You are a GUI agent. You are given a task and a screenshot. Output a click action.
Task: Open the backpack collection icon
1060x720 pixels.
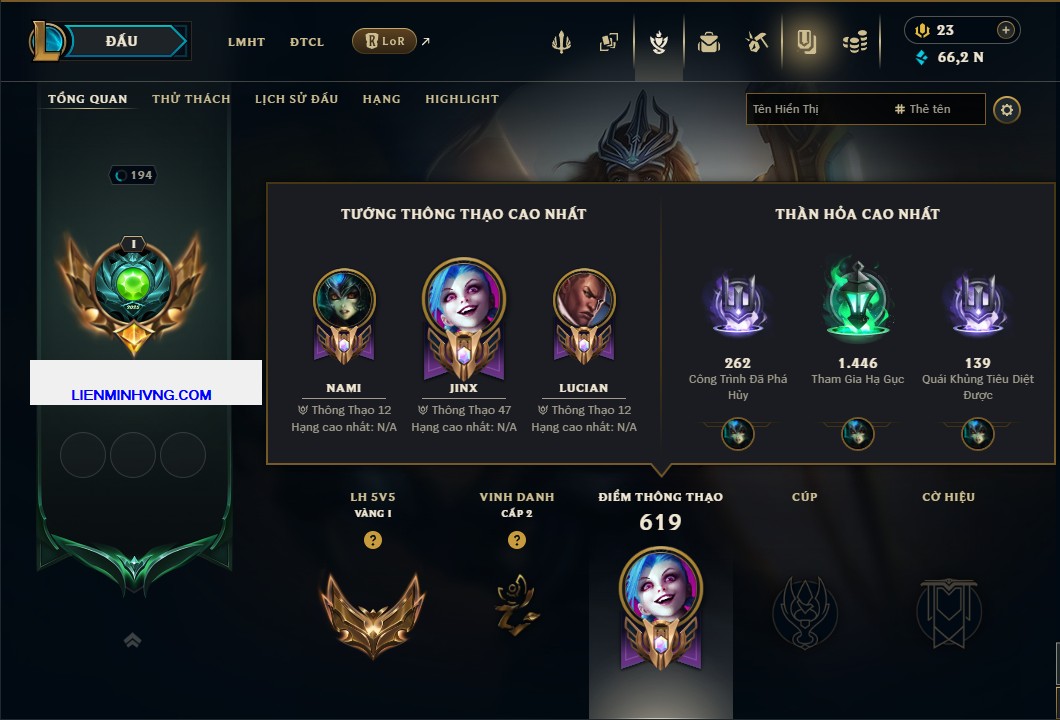point(709,42)
